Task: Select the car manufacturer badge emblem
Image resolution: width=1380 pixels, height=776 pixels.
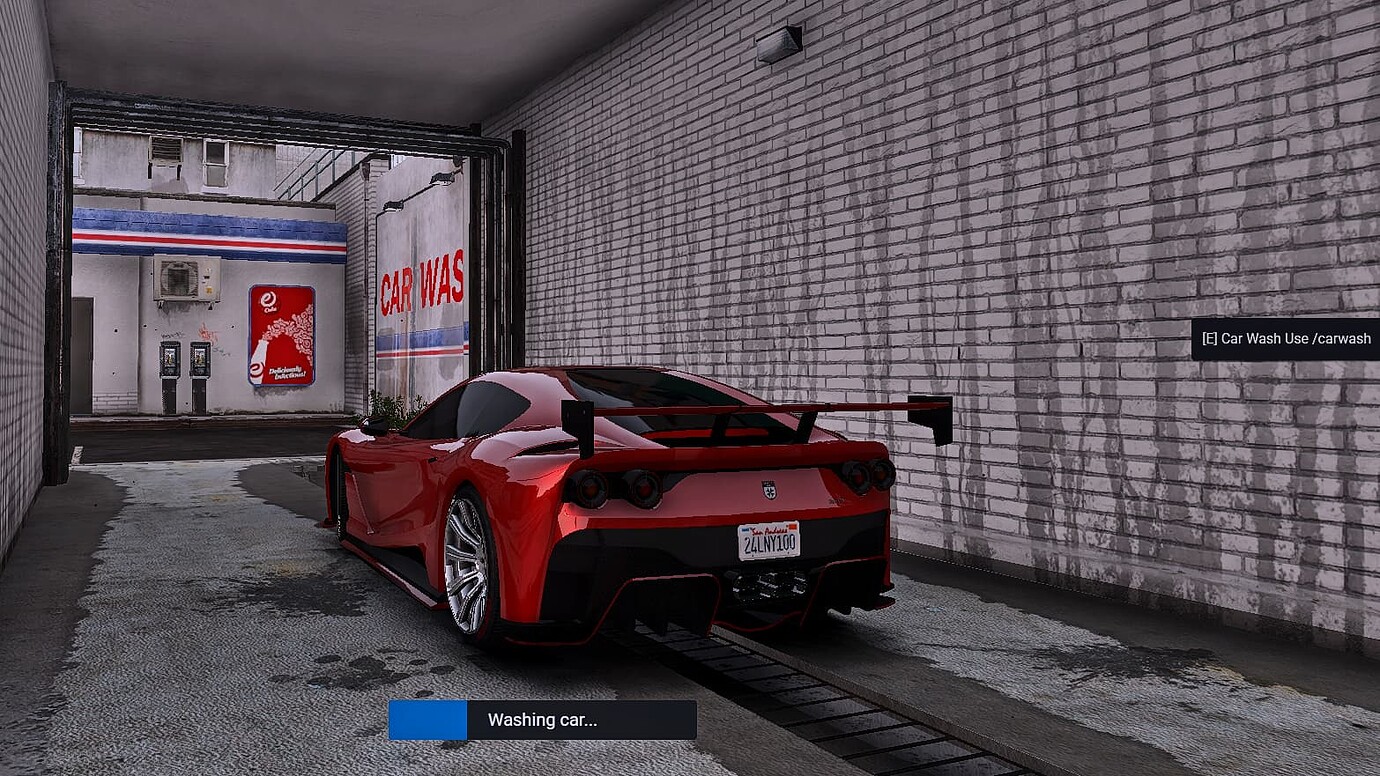Action: click(768, 490)
